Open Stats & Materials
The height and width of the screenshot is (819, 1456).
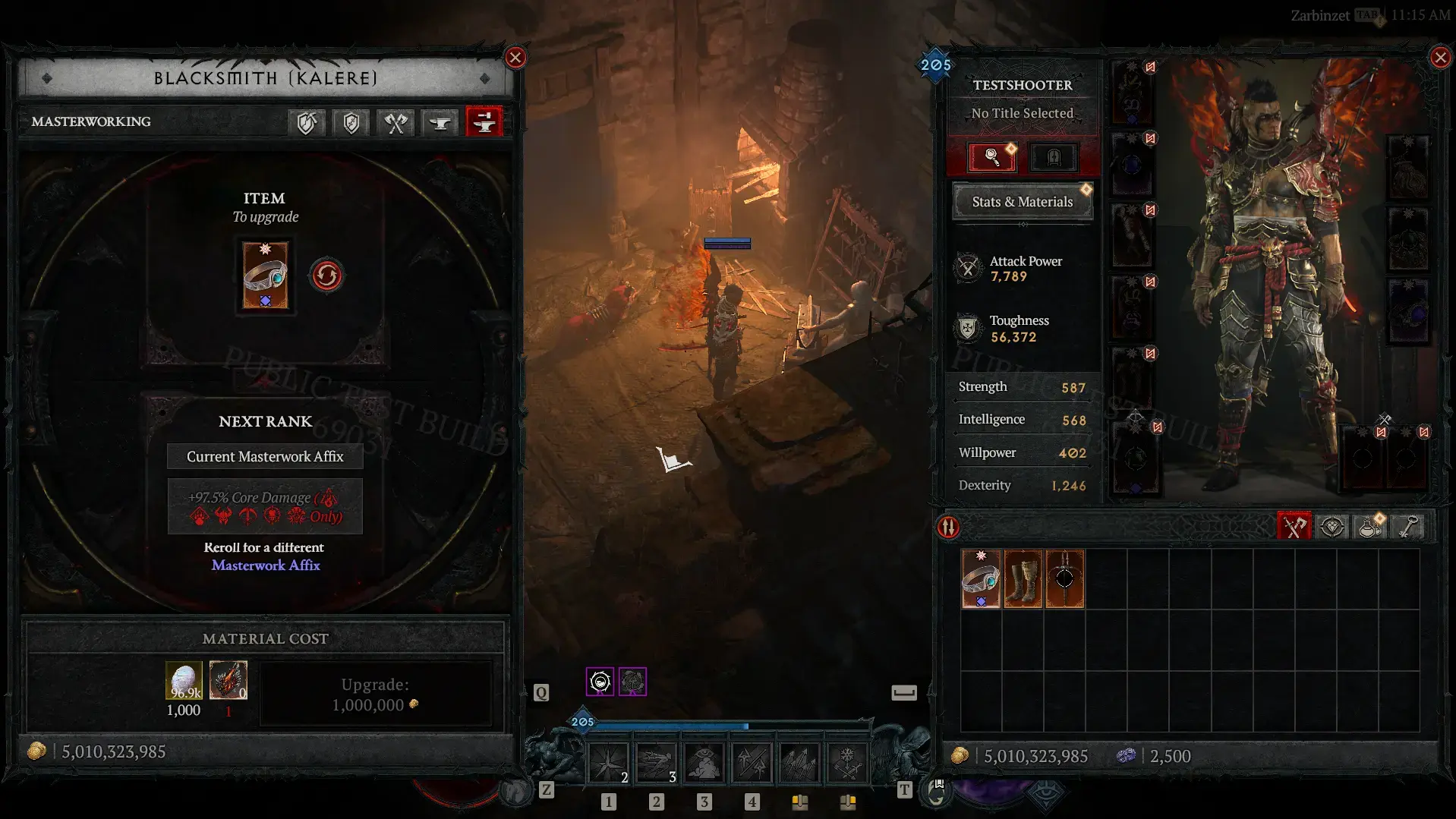click(1022, 202)
